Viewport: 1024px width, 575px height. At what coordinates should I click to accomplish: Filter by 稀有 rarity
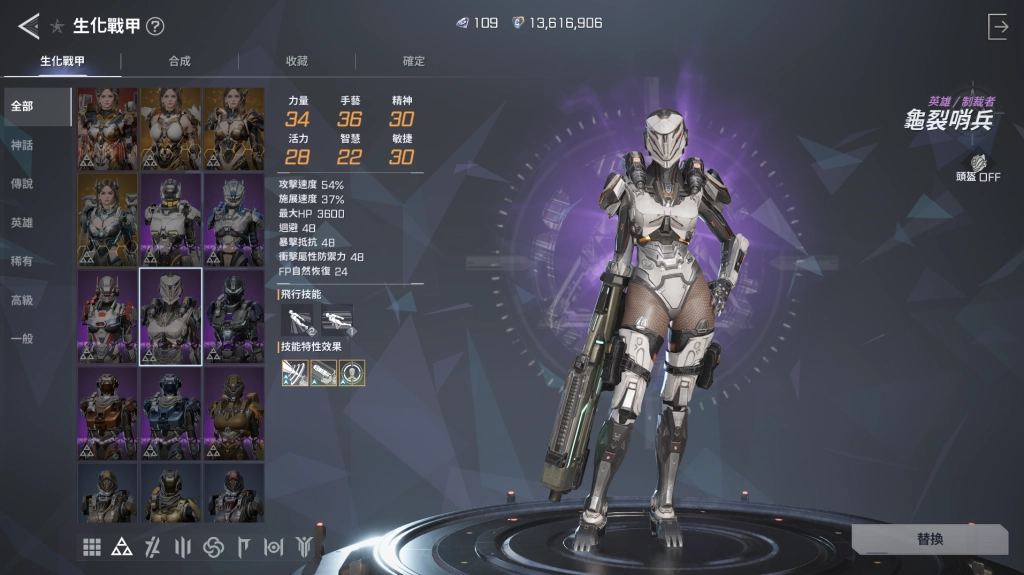tap(22, 261)
